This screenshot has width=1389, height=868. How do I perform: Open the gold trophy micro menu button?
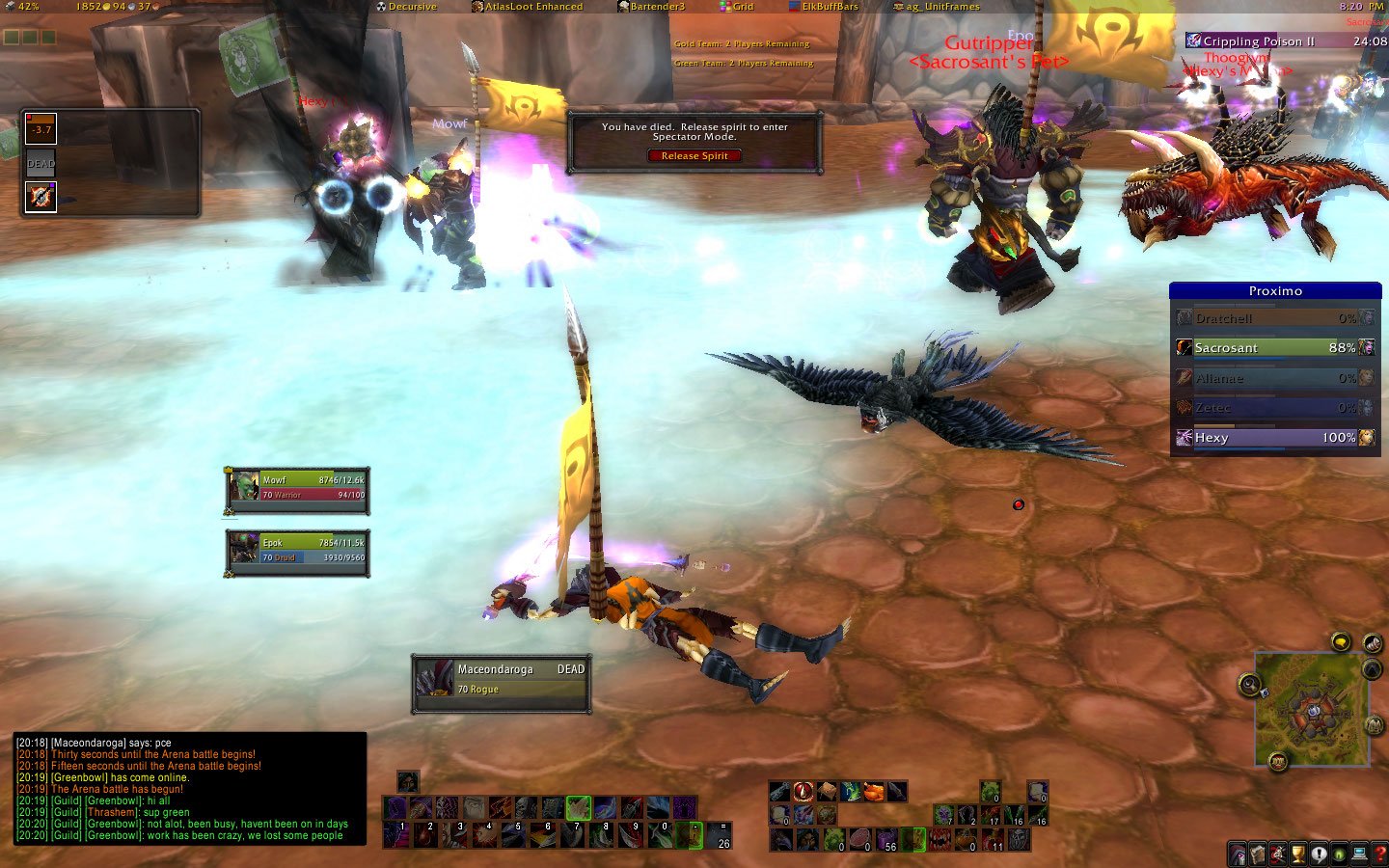1298,854
